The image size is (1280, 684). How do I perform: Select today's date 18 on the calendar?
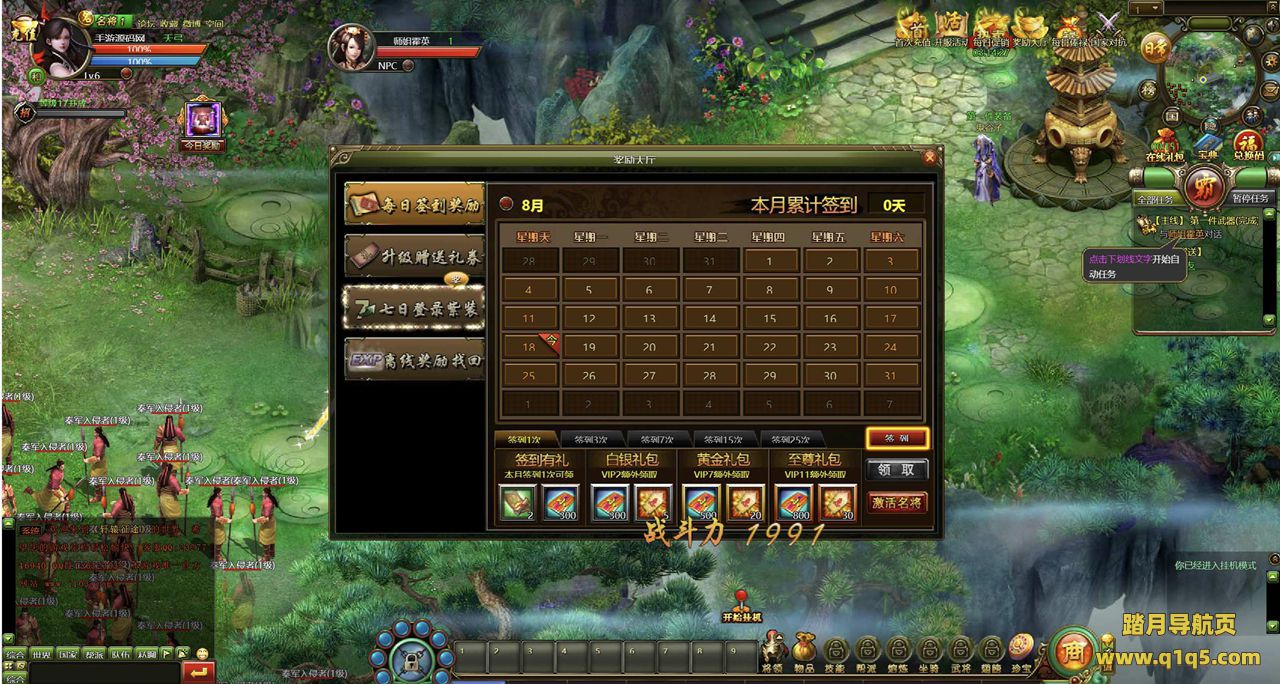pyautogui.click(x=530, y=347)
